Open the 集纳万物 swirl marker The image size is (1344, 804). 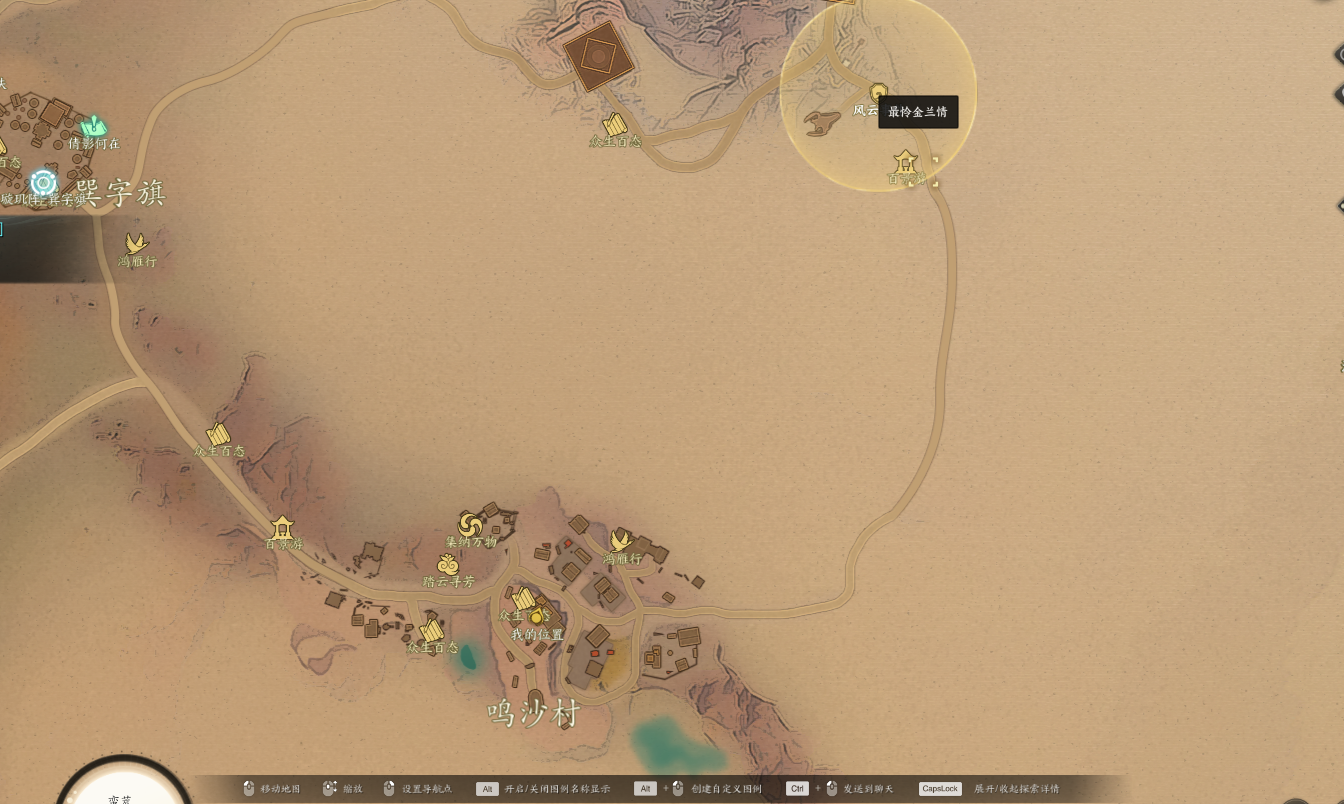tap(470, 524)
